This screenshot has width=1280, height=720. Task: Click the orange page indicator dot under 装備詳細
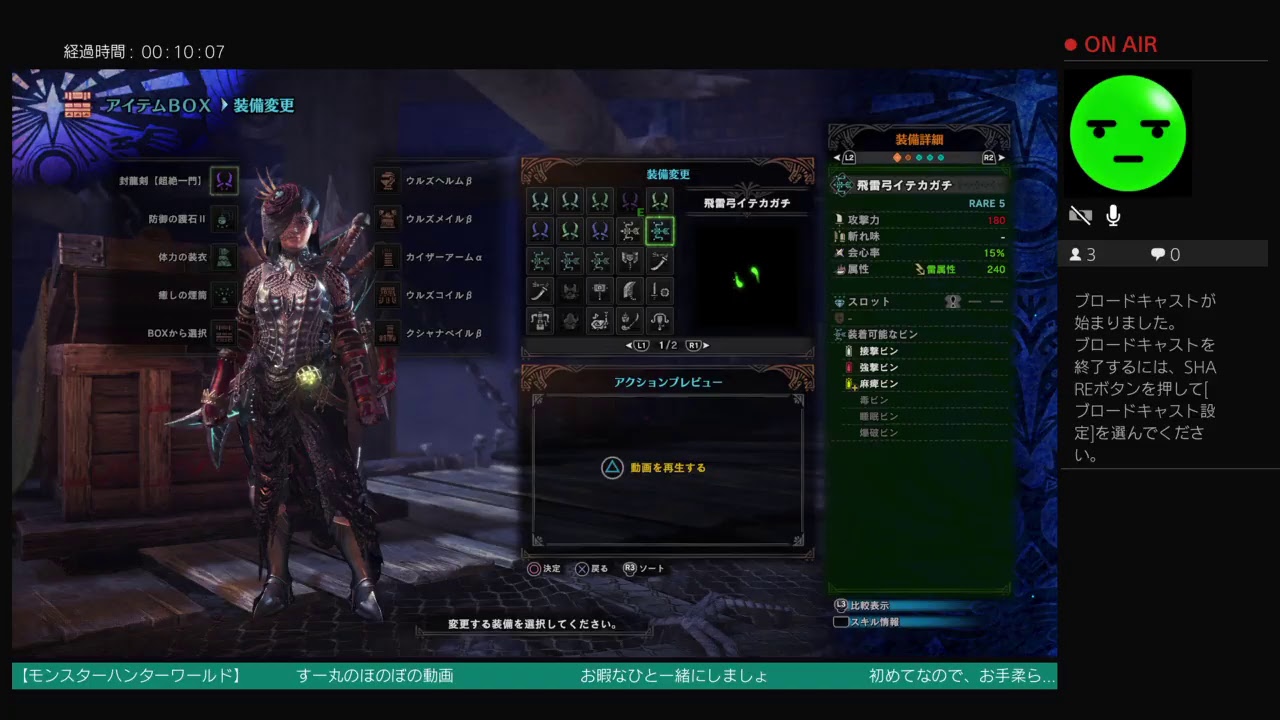click(897, 157)
